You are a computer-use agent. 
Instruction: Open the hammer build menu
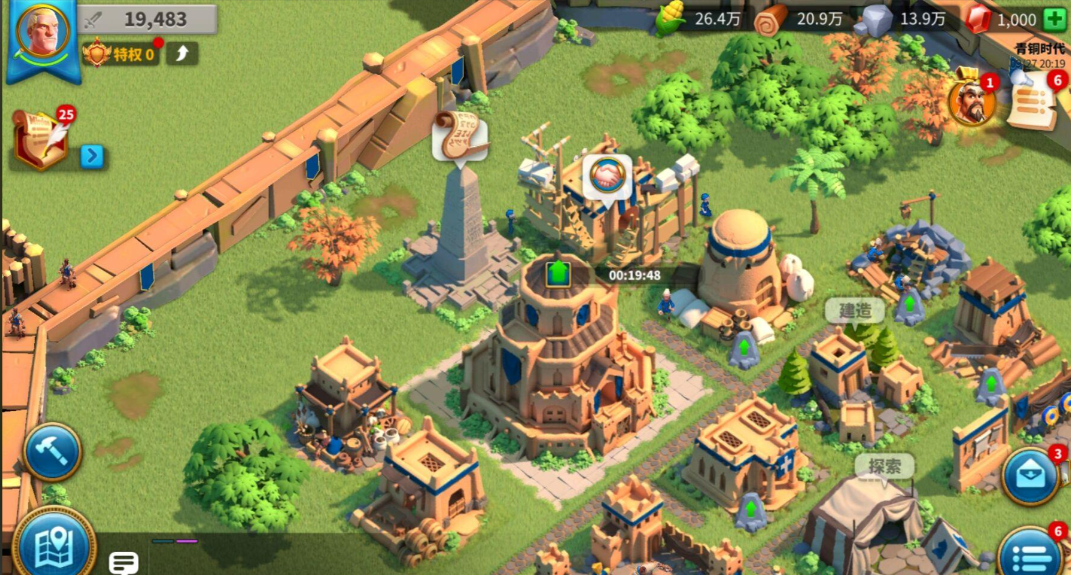(51, 452)
